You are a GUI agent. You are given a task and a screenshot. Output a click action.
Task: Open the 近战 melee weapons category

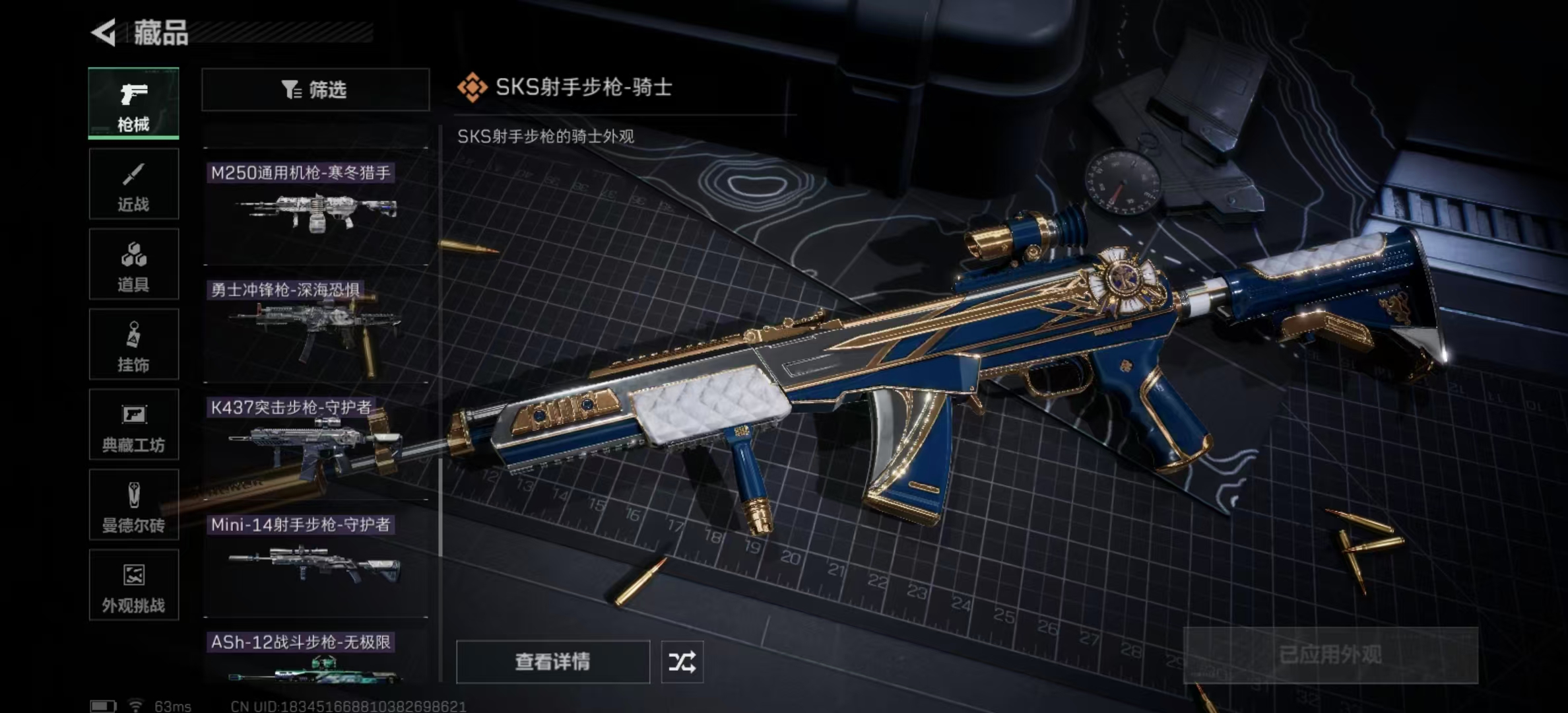click(133, 184)
